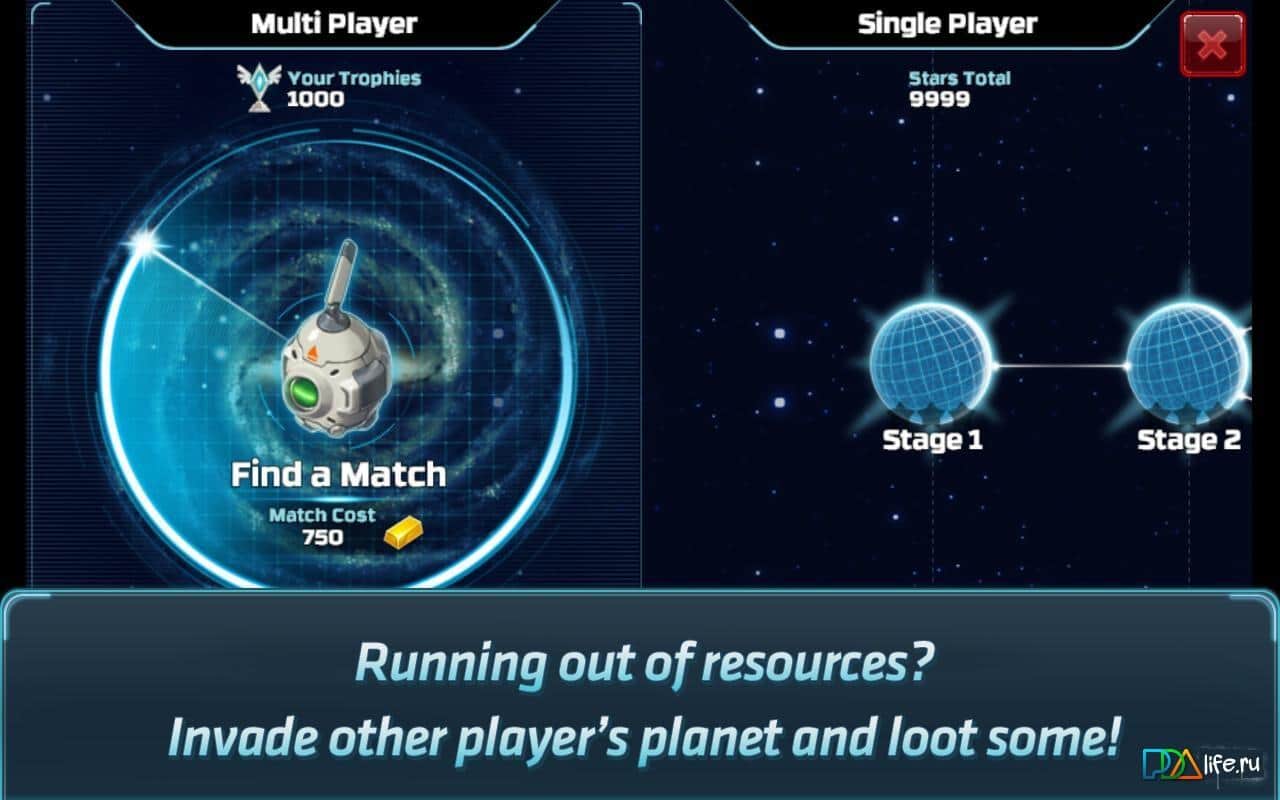The width and height of the screenshot is (1280, 800).
Task: Click the green lens on the satellite
Action: (303, 394)
